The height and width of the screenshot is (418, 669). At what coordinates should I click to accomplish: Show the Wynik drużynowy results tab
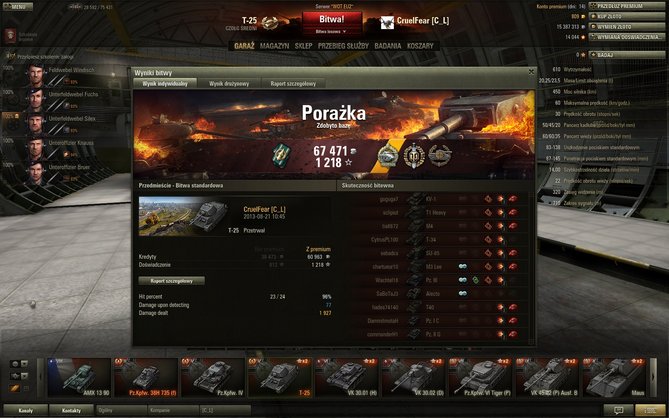tap(229, 84)
